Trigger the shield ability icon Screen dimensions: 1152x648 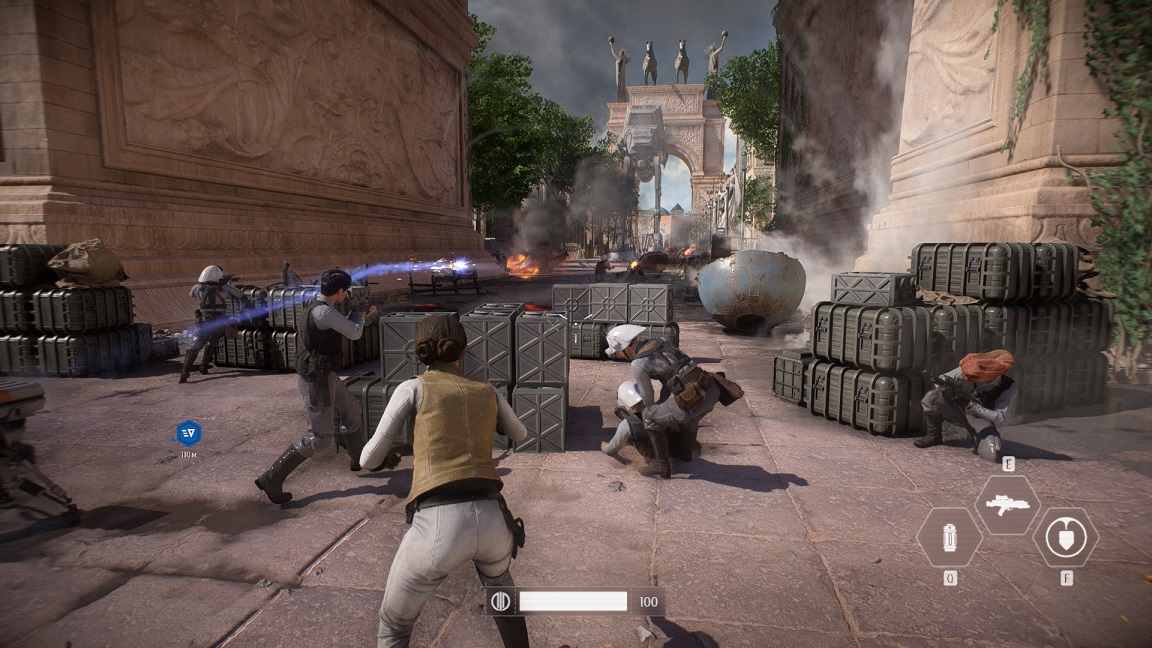tap(1065, 537)
